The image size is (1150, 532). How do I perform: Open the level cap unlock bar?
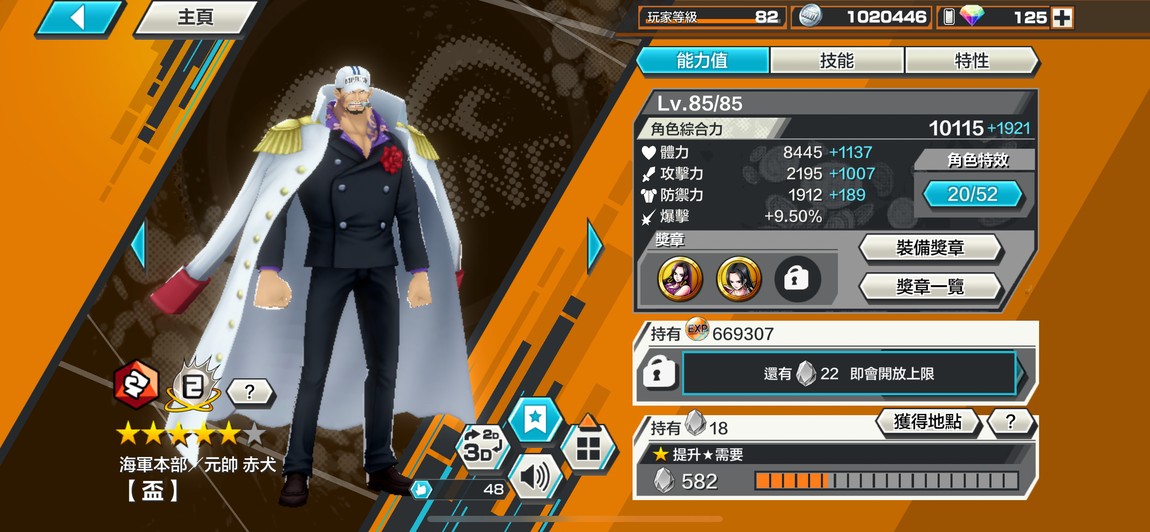849,374
